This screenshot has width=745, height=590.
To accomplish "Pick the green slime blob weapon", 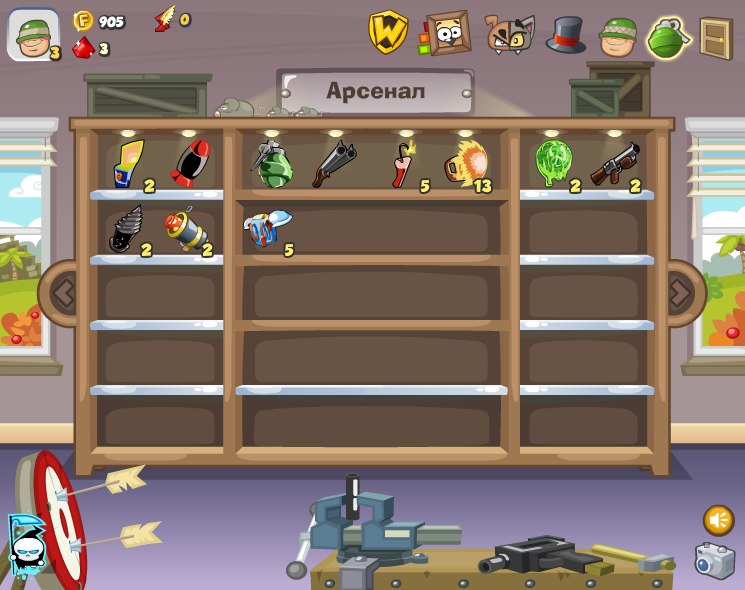I will tap(552, 162).
